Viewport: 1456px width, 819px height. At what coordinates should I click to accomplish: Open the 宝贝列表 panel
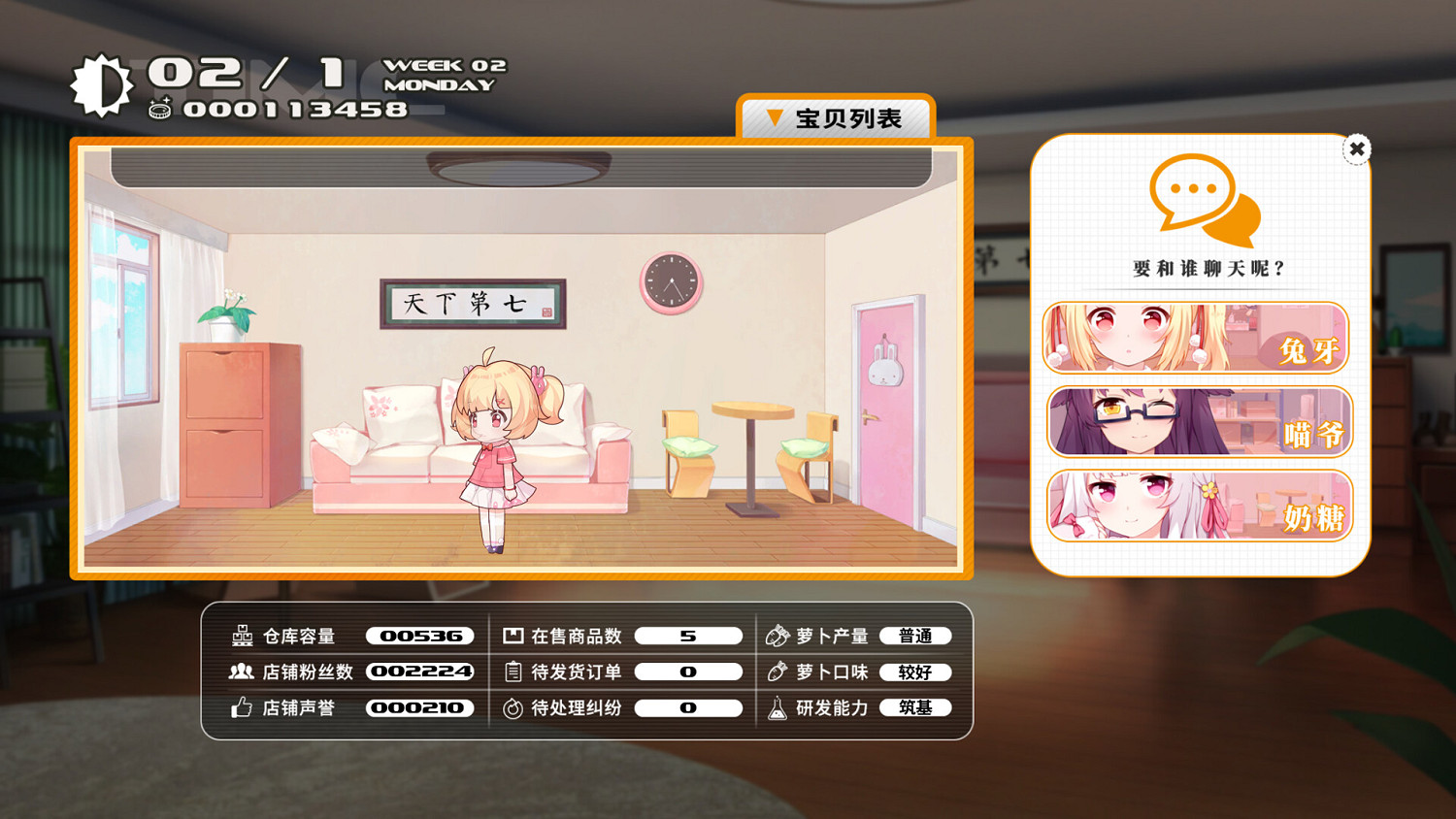click(837, 116)
